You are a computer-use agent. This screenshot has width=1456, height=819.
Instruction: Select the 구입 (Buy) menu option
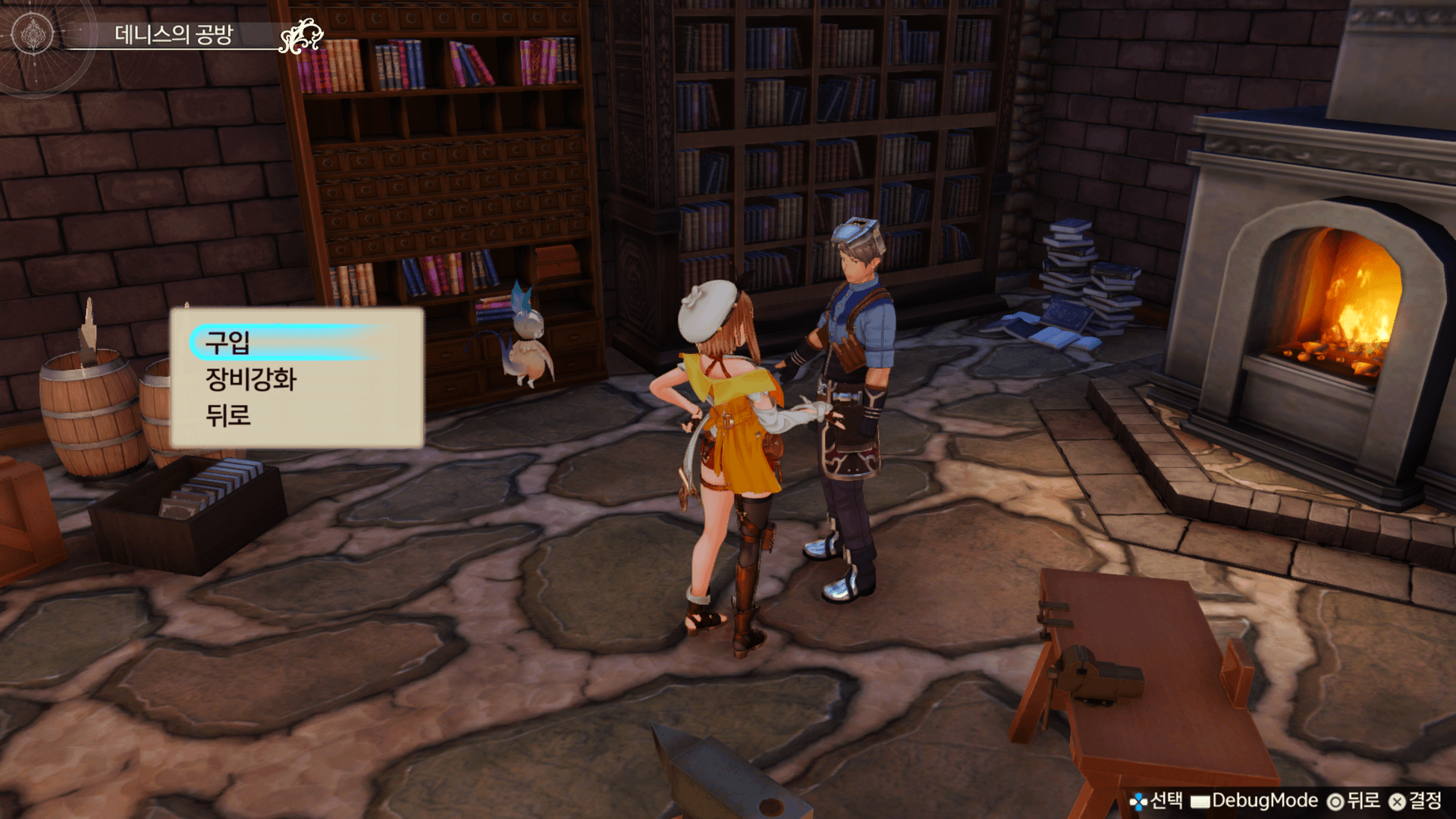228,343
